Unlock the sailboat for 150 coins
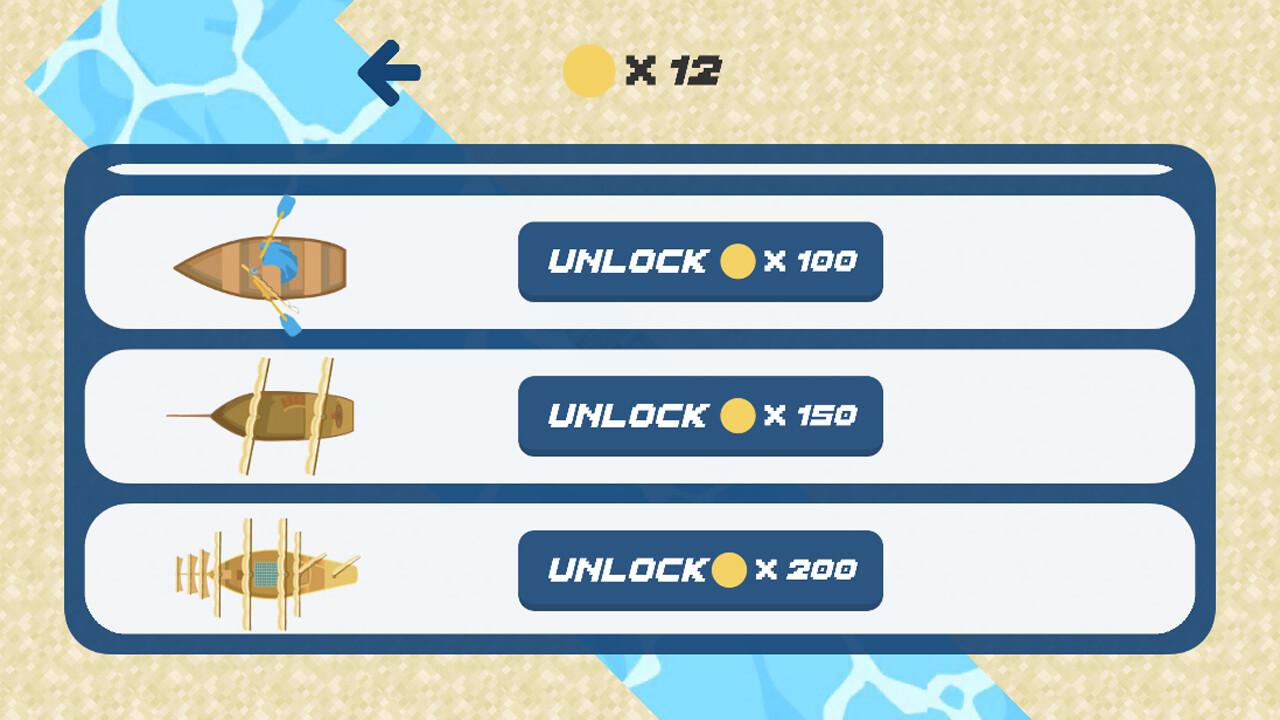Screen dimensions: 1280x720 point(699,416)
